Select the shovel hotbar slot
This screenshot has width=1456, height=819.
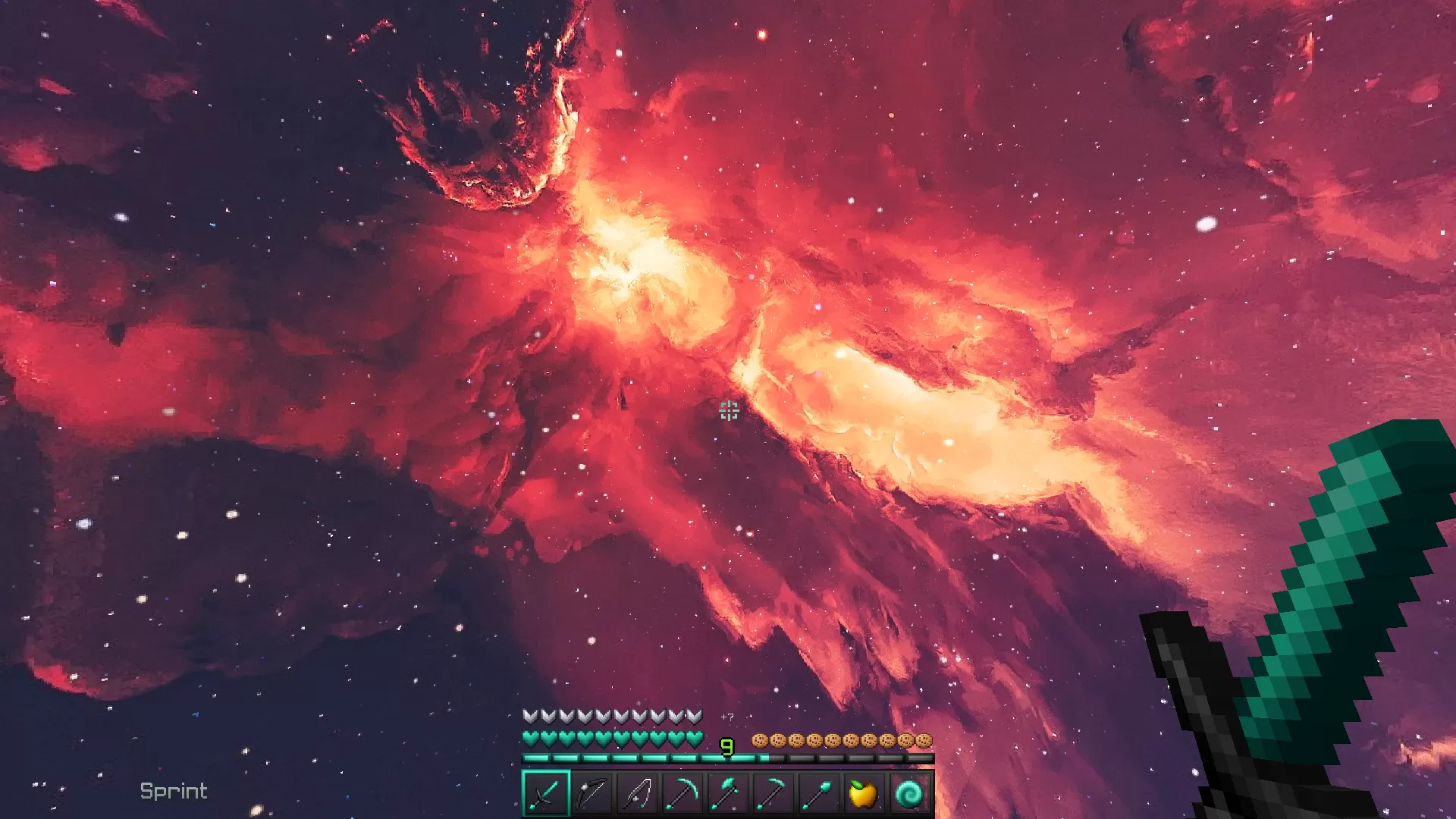click(x=819, y=793)
